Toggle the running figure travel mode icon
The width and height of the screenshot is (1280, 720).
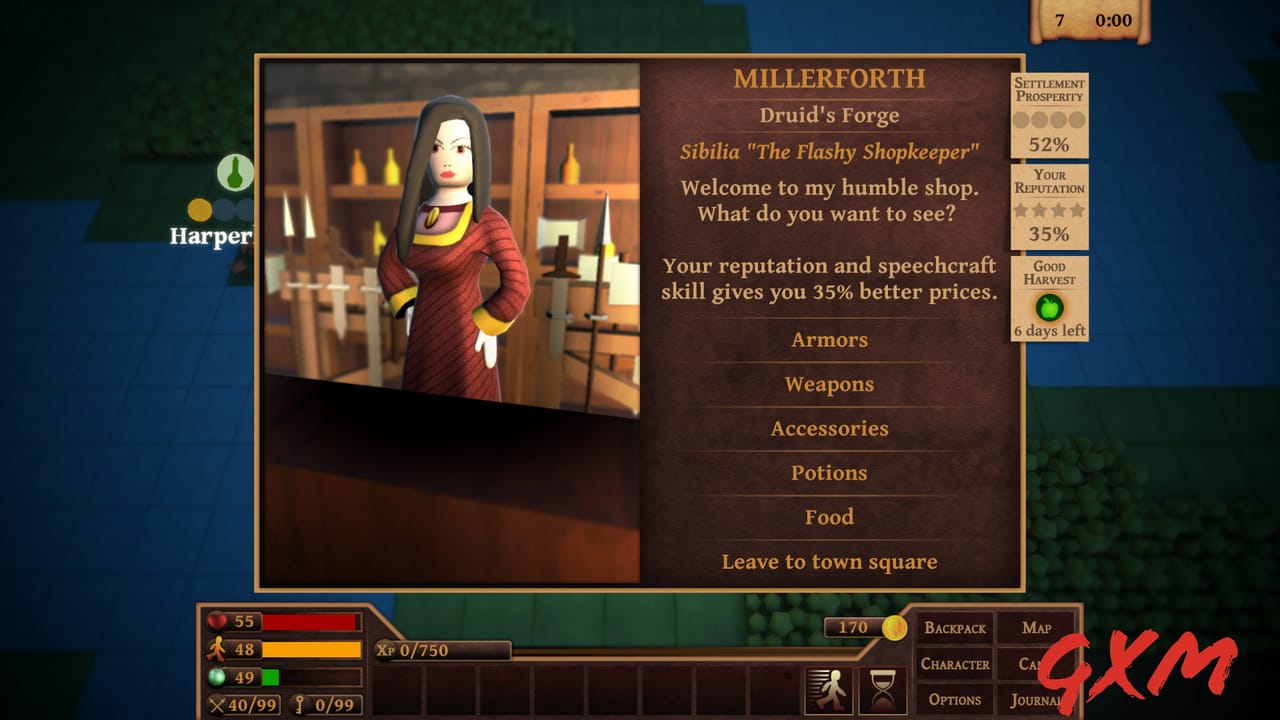829,690
